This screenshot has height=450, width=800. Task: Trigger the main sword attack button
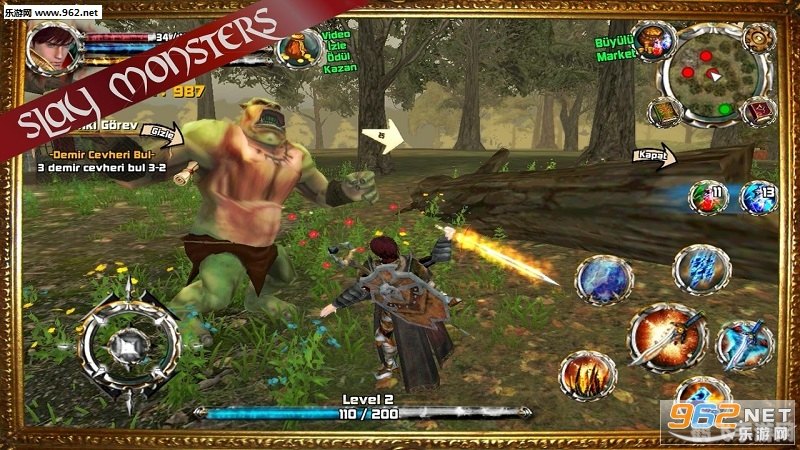[x=666, y=337]
